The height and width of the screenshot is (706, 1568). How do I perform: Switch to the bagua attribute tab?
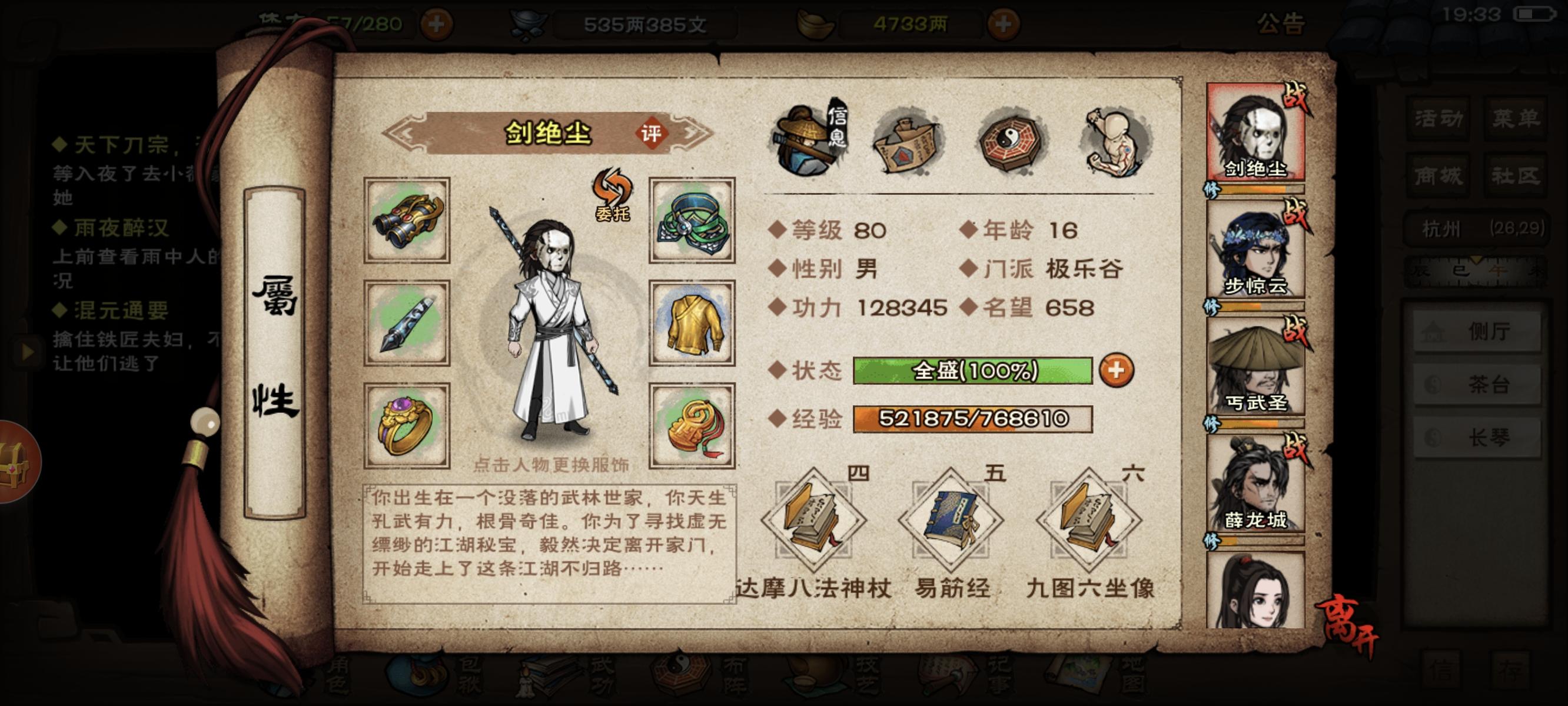coord(1011,141)
